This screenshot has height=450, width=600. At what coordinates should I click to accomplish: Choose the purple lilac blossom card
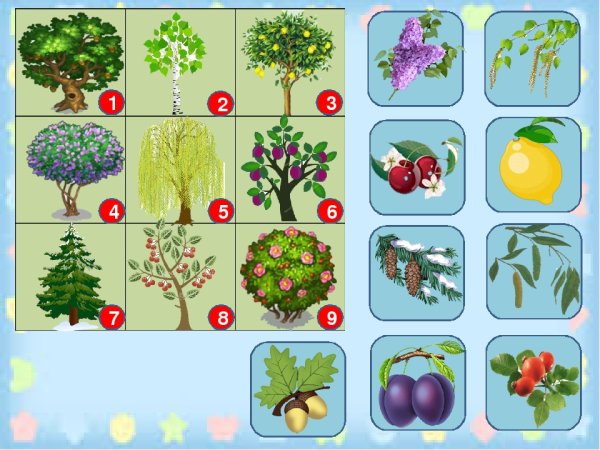pos(416,58)
